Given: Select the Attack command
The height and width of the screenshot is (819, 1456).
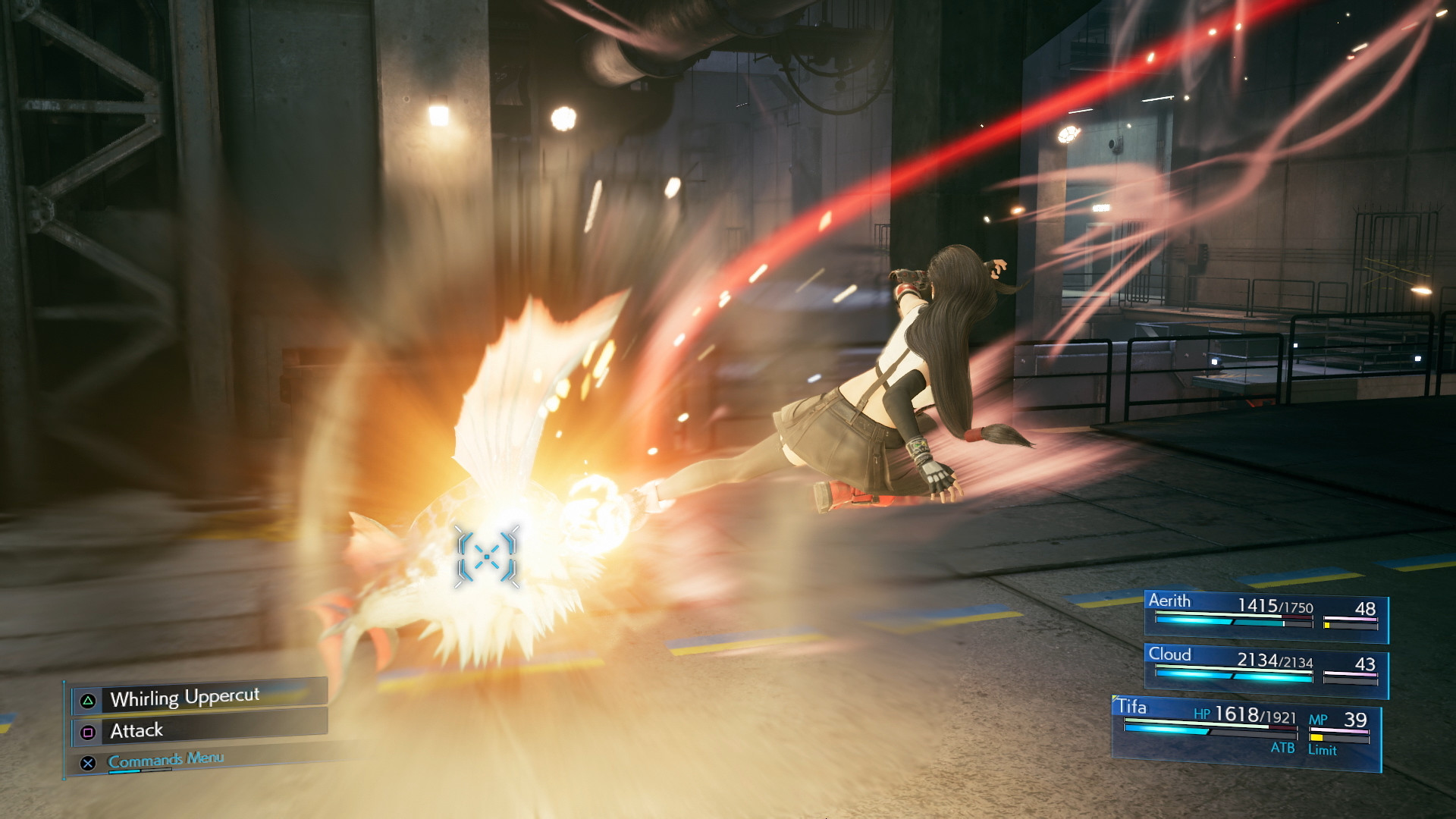Looking at the screenshot, I should coord(138,730).
